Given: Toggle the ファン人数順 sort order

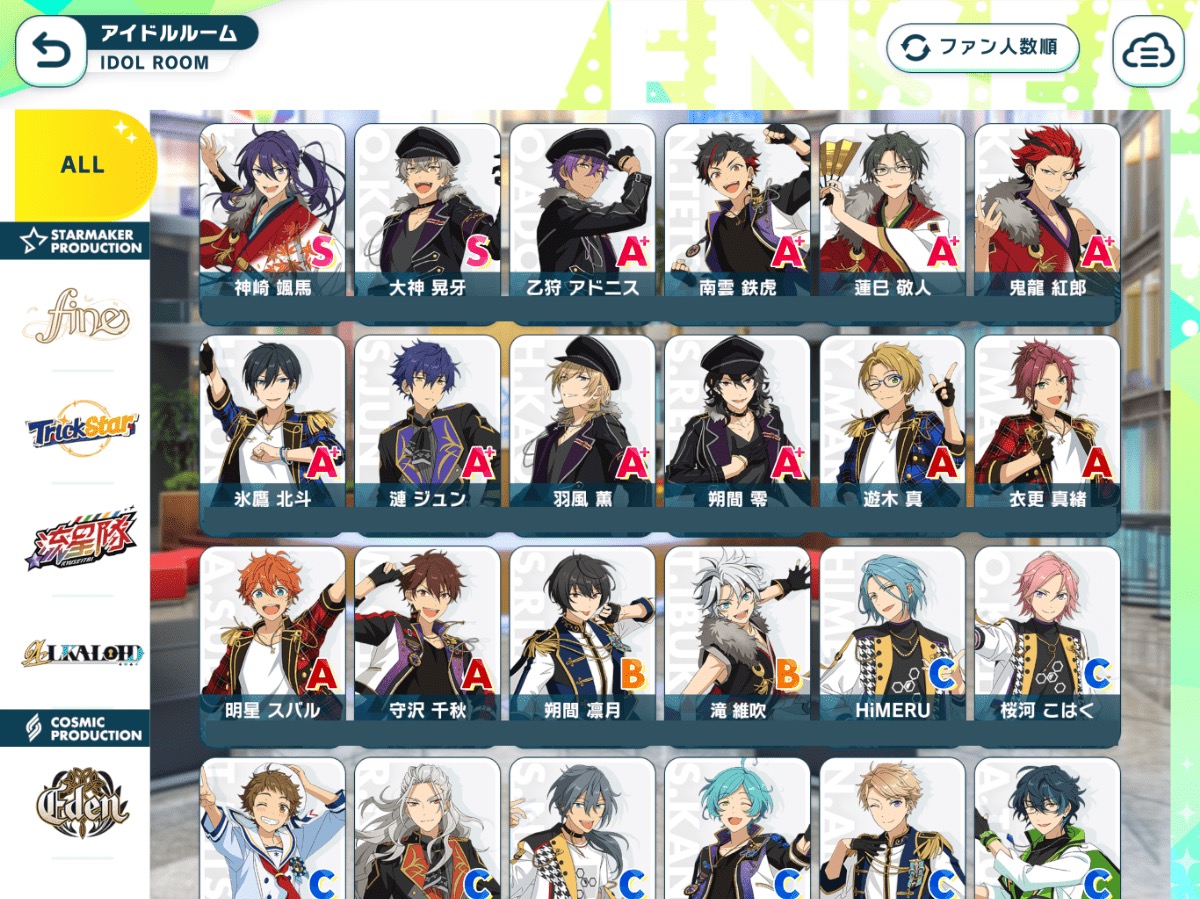Looking at the screenshot, I should point(982,48).
